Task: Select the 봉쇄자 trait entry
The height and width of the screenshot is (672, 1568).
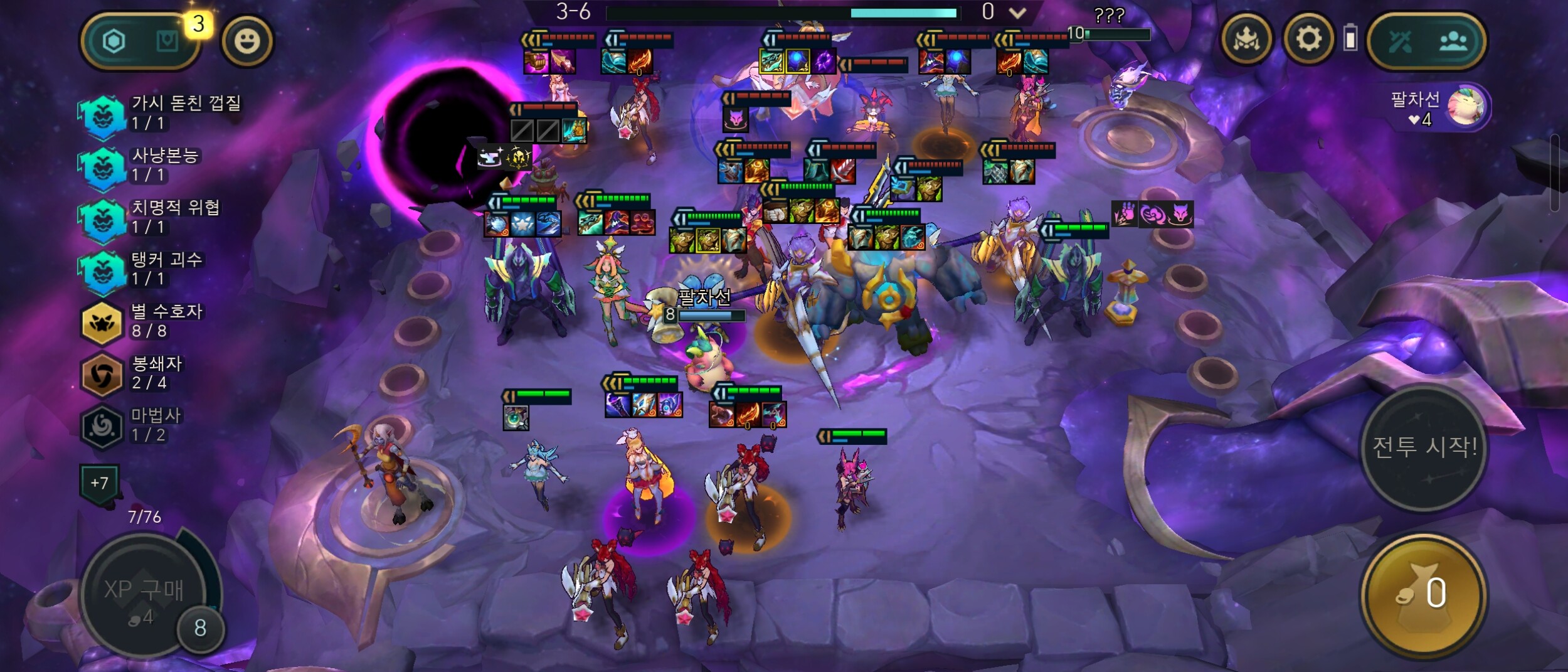Action: 144,373
